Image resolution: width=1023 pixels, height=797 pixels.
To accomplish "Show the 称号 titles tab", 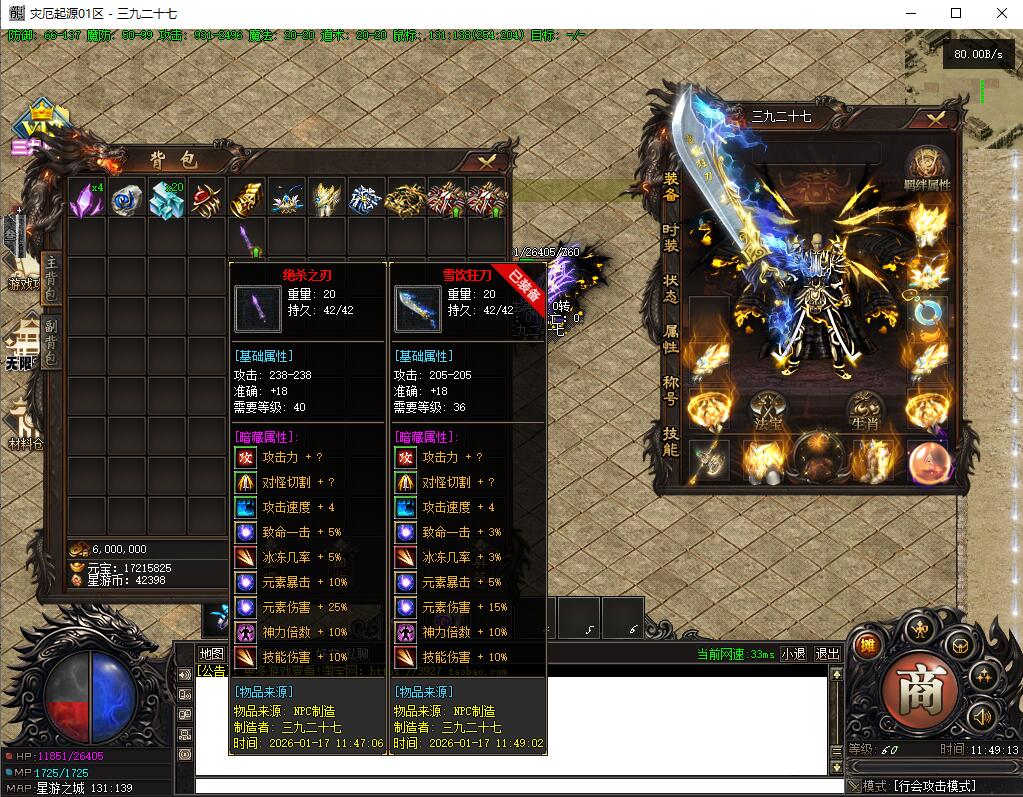I will (671, 389).
